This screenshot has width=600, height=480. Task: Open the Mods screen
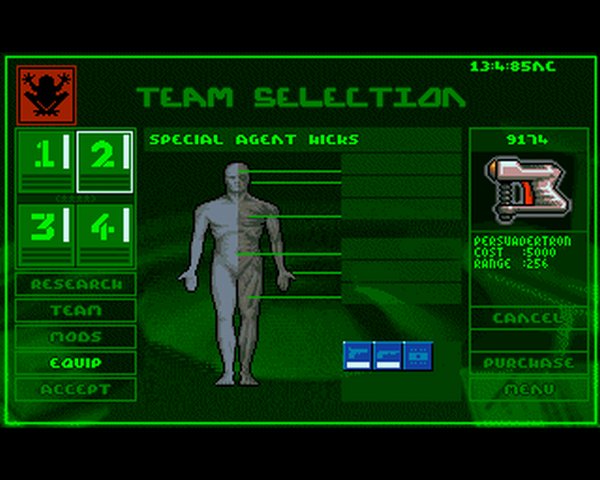[76, 336]
